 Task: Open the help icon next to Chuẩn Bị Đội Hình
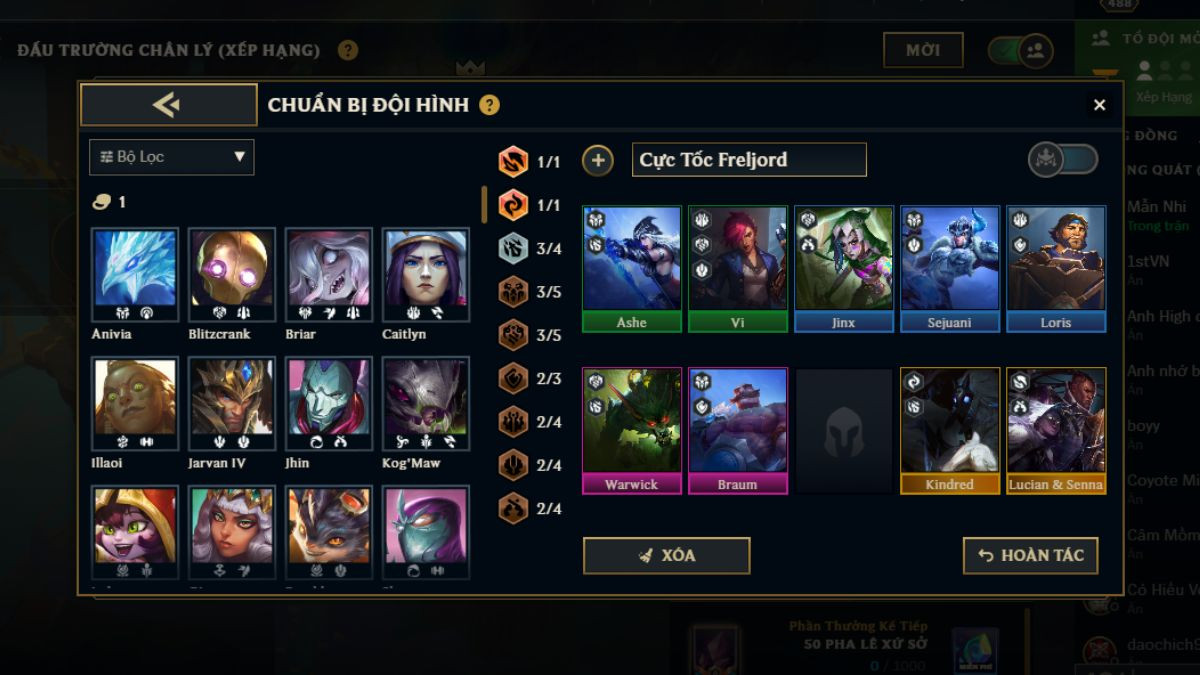[489, 105]
